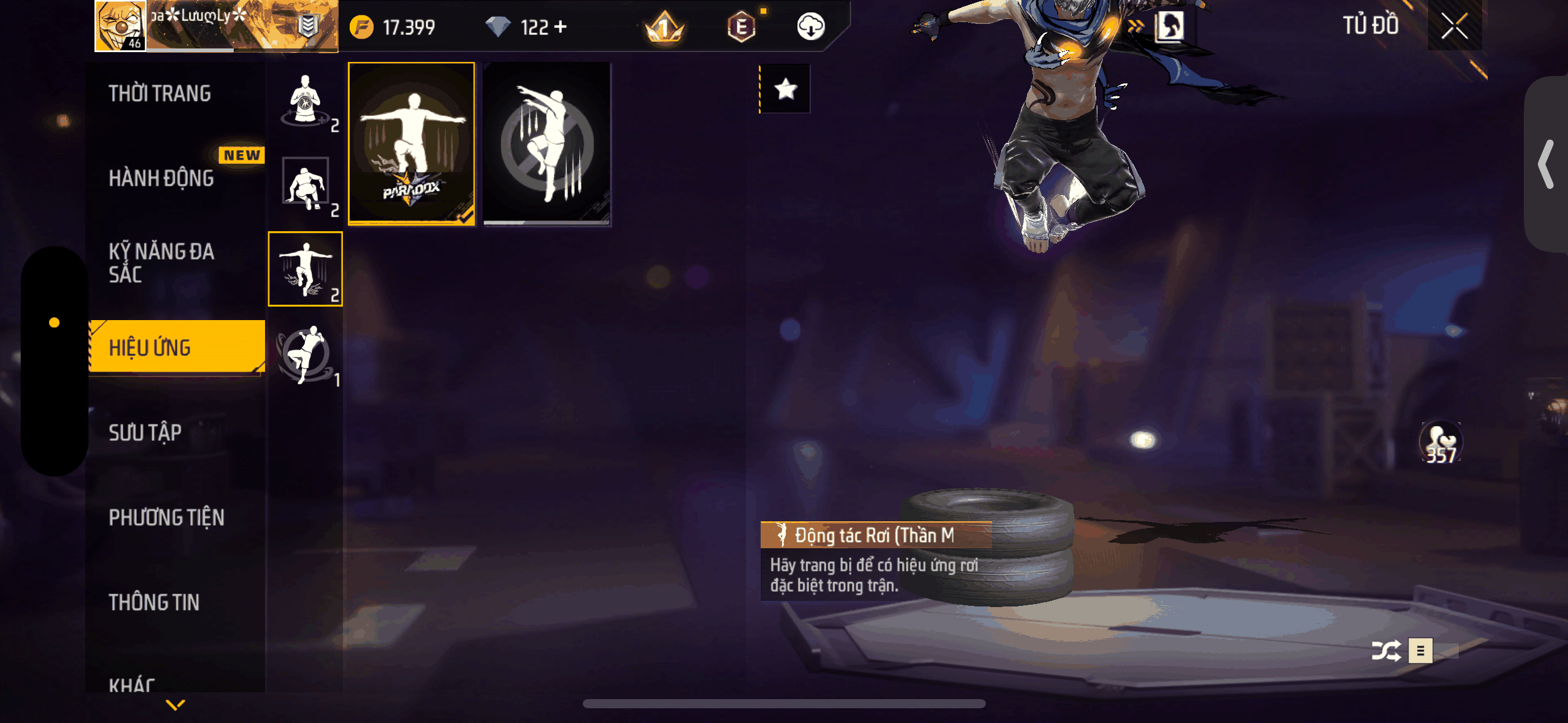This screenshot has width=1568, height=723.
Task: Add diamonds with the plus button
Action: 560,26
